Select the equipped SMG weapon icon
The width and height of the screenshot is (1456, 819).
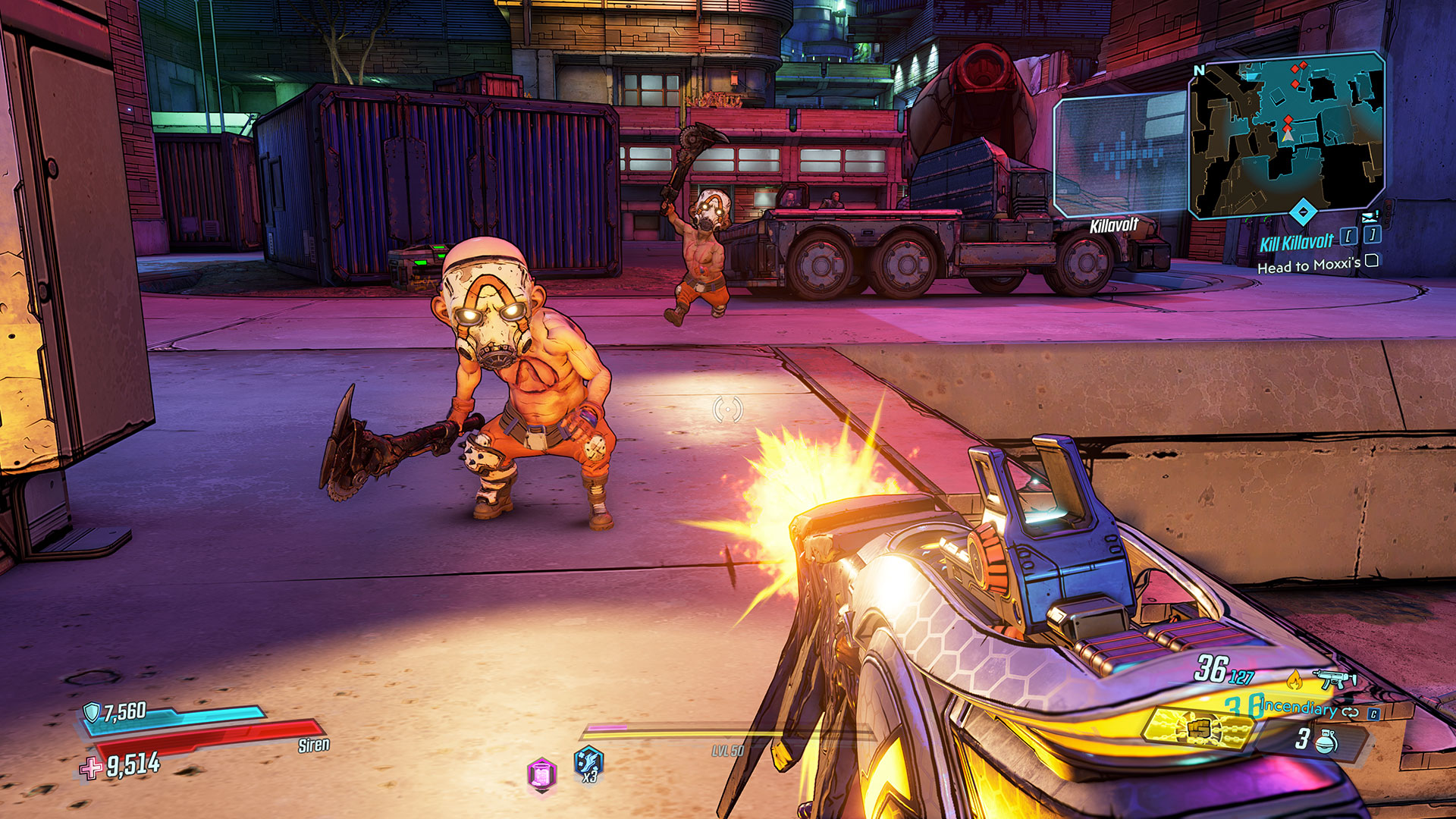1335,678
